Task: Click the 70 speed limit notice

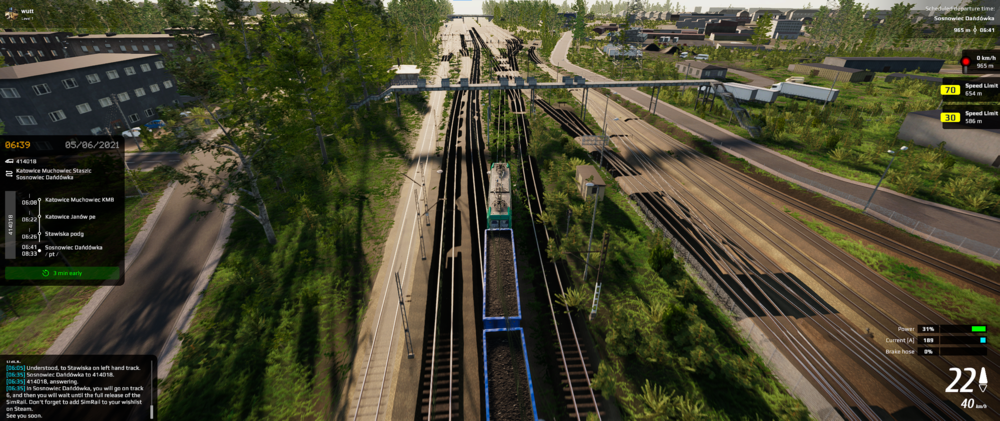Action: (x=968, y=90)
